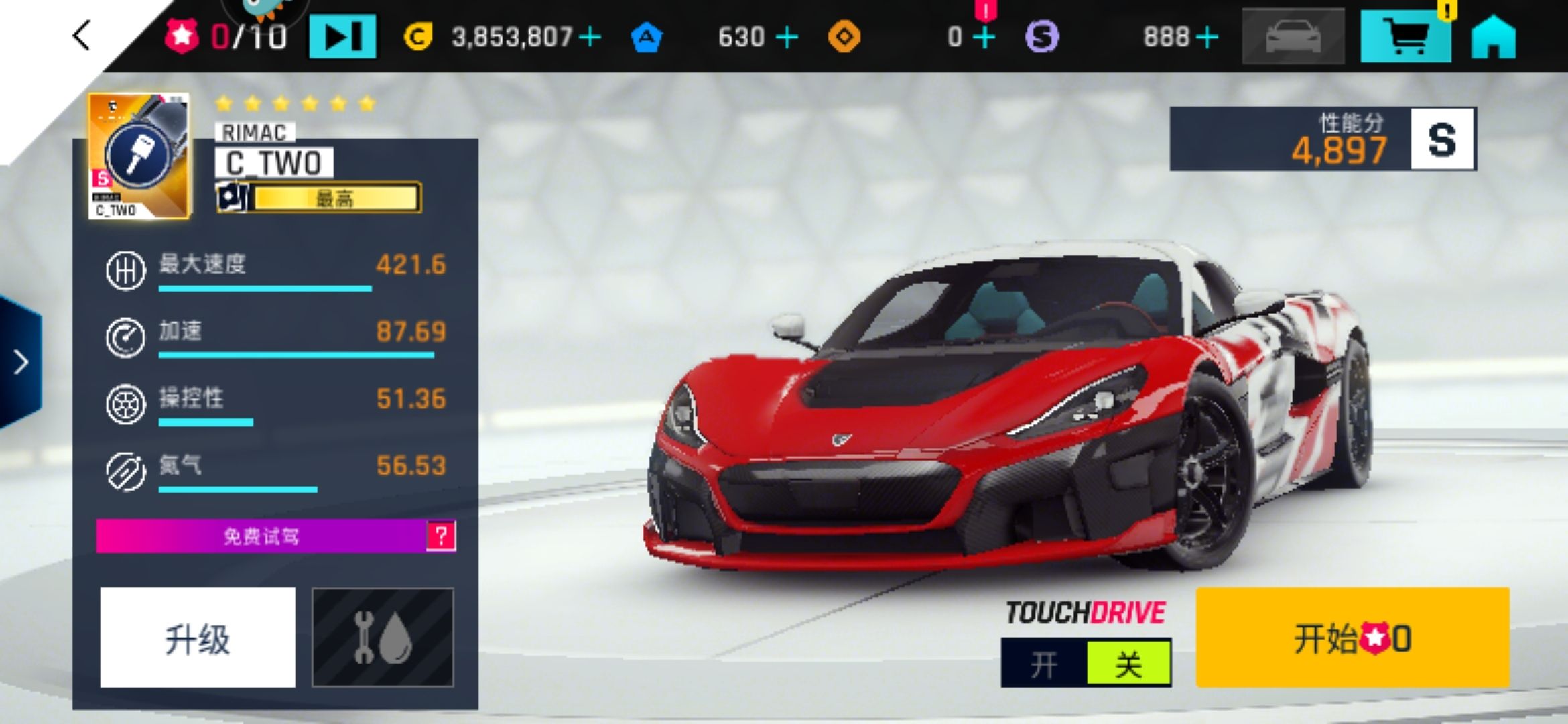This screenshot has width=1568, height=724.
Task: Add more credits with the plus
Action: 590,37
